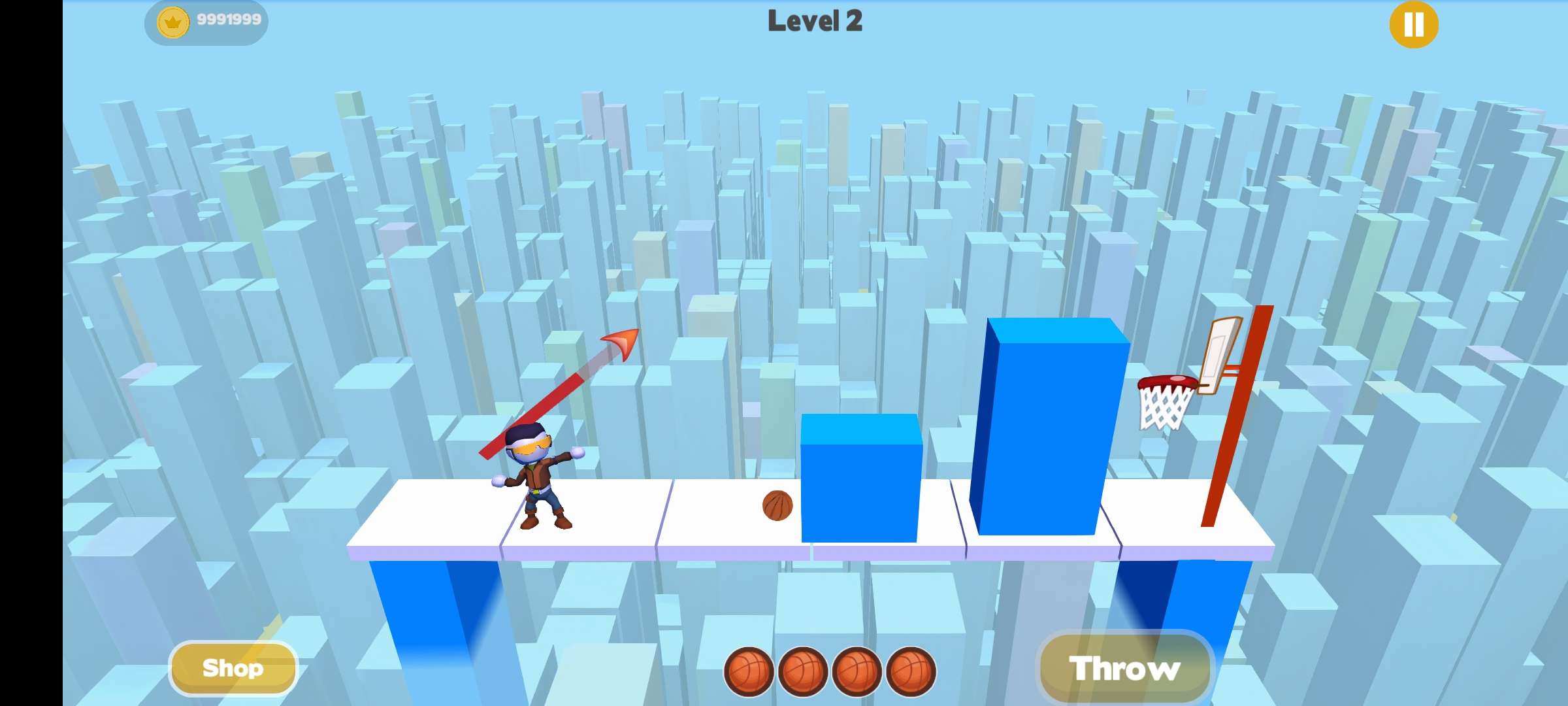The image size is (1568, 706).
Task: Open the Shop
Action: 233,667
